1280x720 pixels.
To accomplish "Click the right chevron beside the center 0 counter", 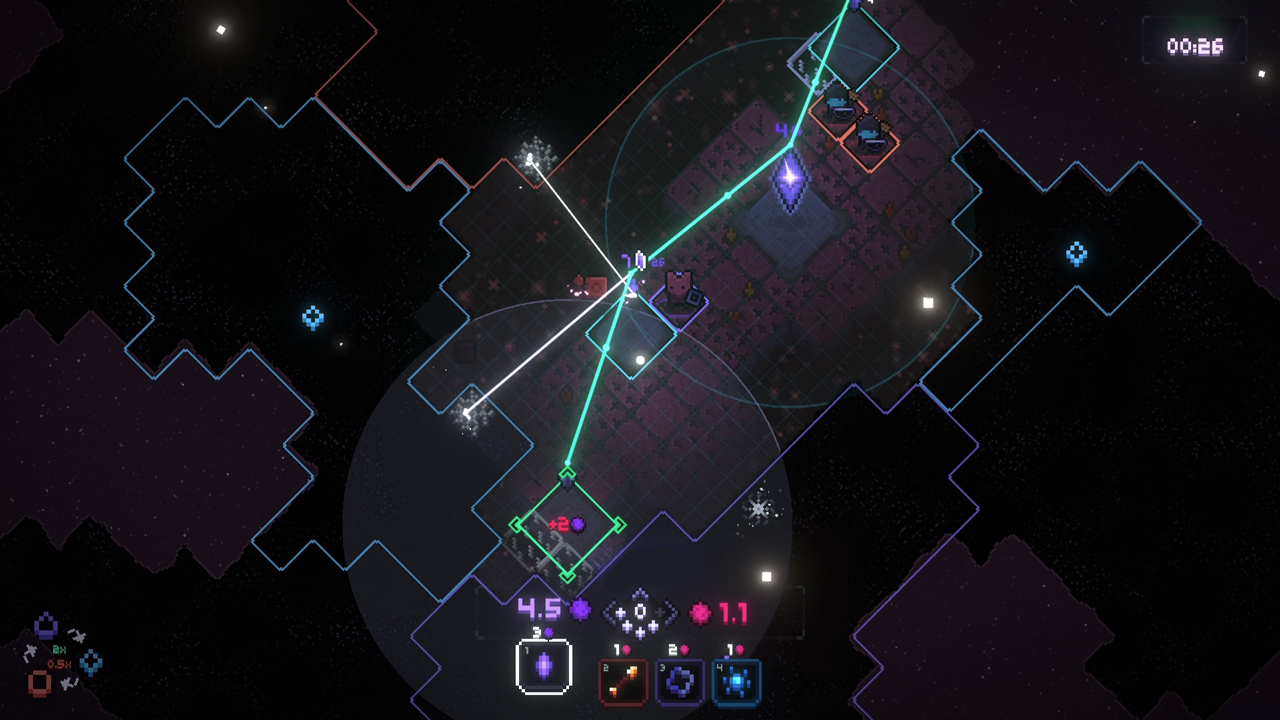I will point(671,610).
